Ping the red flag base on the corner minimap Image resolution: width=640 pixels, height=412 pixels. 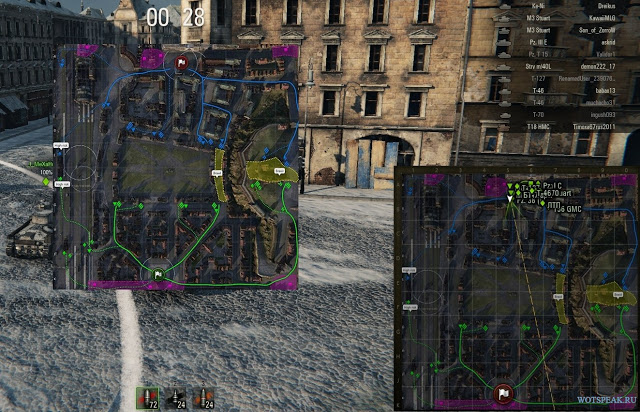pos(503,392)
